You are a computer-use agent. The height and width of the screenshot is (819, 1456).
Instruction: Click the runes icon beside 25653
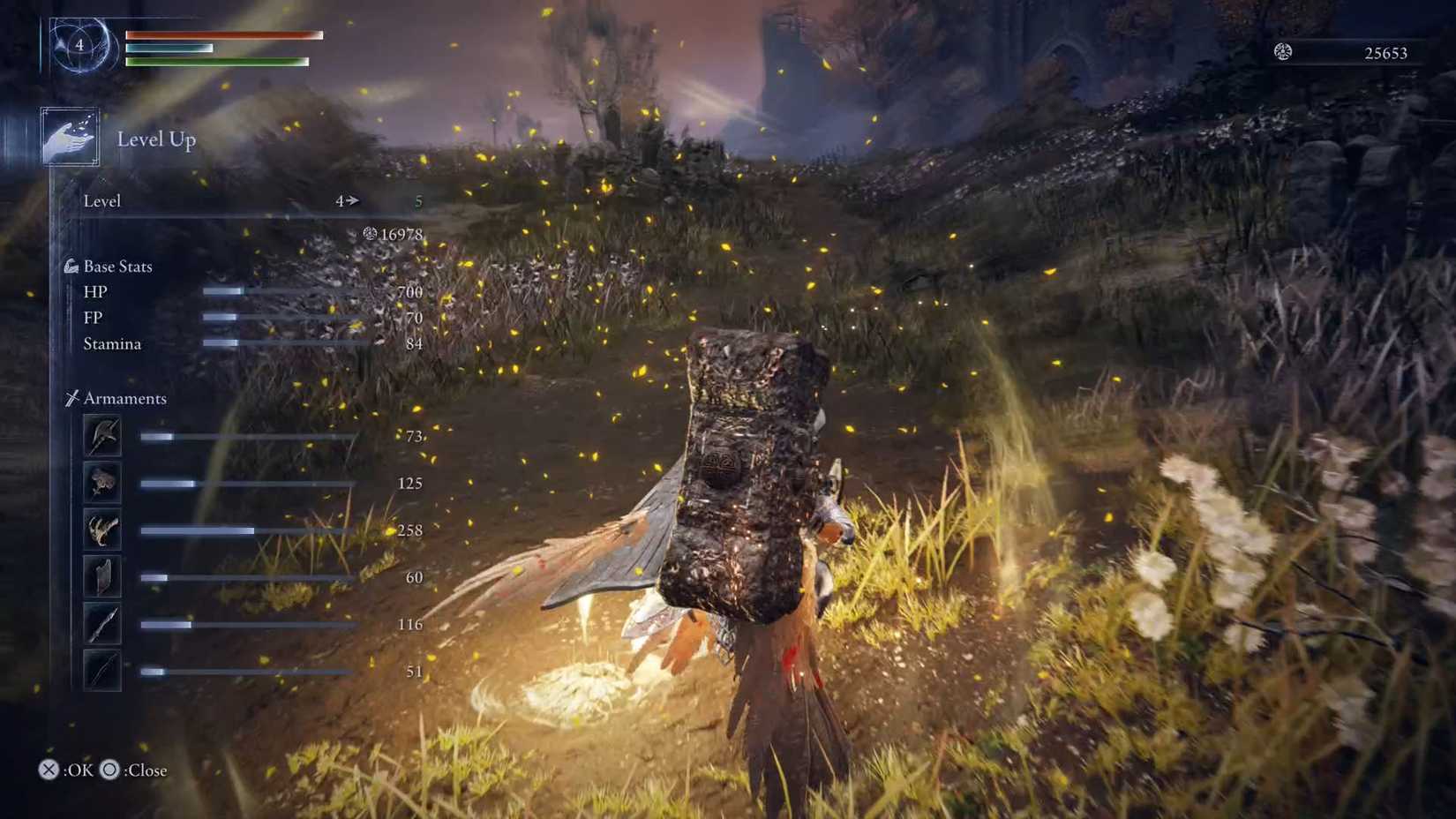pyautogui.click(x=1284, y=52)
